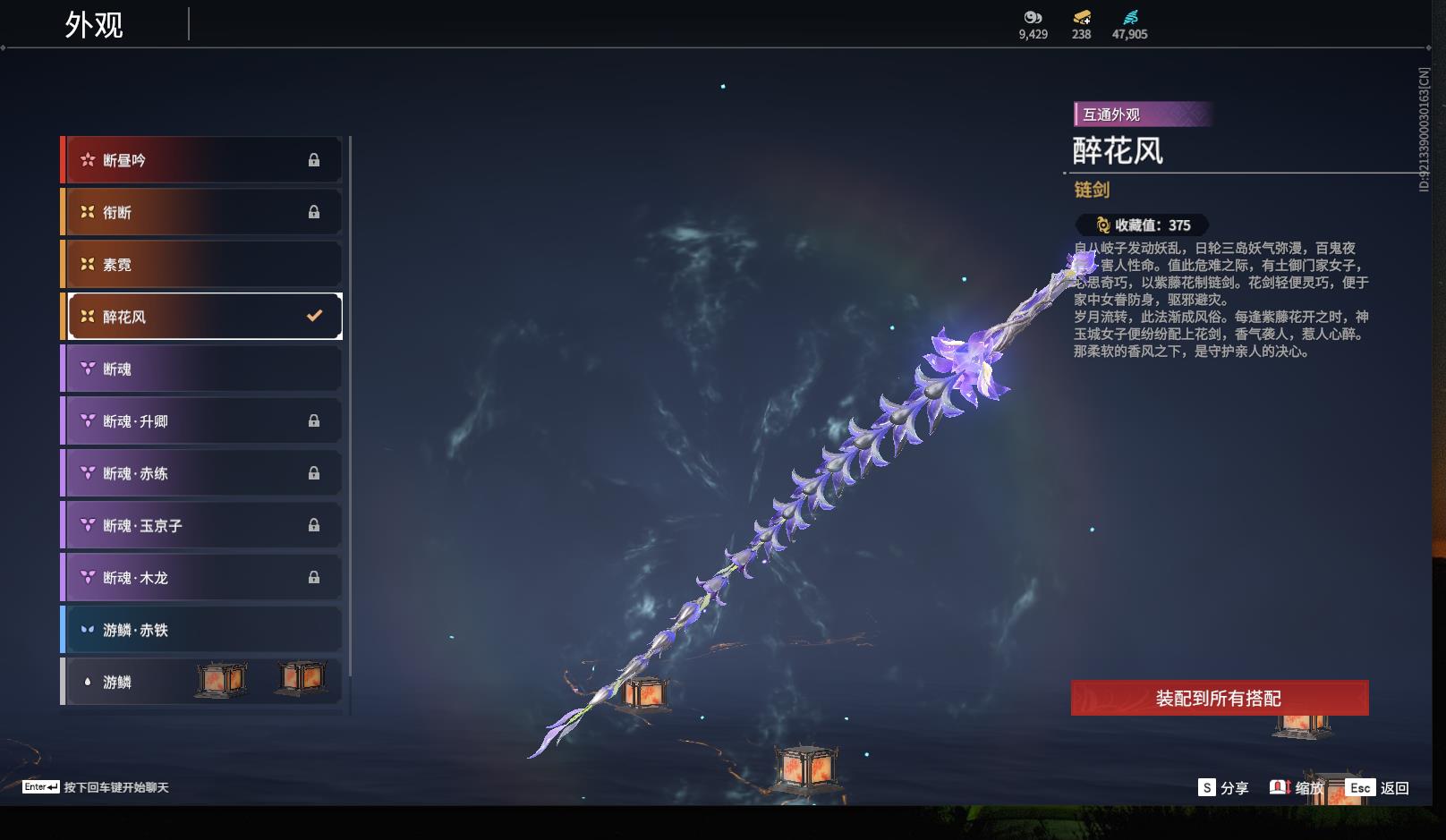Choose the 断魂·玉京子 entry

tap(204, 525)
